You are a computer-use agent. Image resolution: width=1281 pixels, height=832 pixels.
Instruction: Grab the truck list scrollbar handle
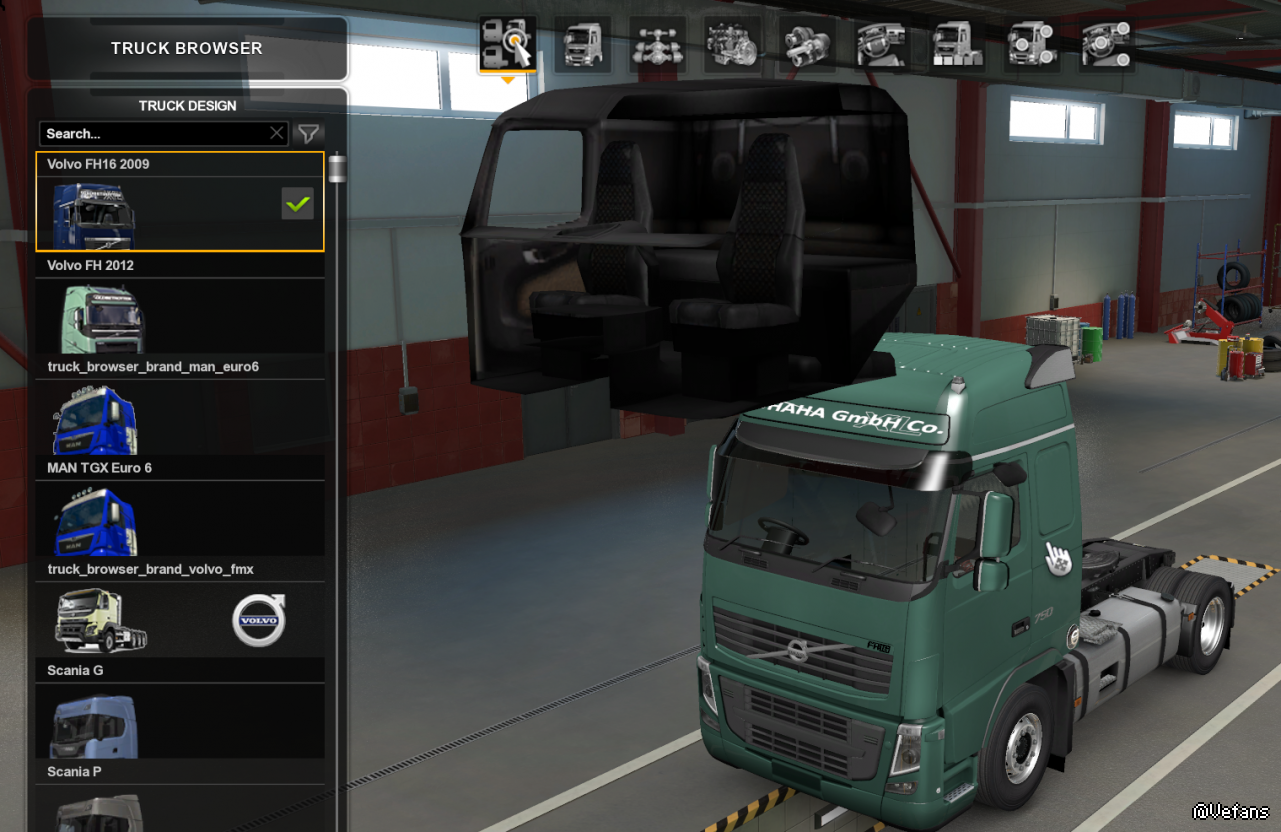pyautogui.click(x=337, y=168)
